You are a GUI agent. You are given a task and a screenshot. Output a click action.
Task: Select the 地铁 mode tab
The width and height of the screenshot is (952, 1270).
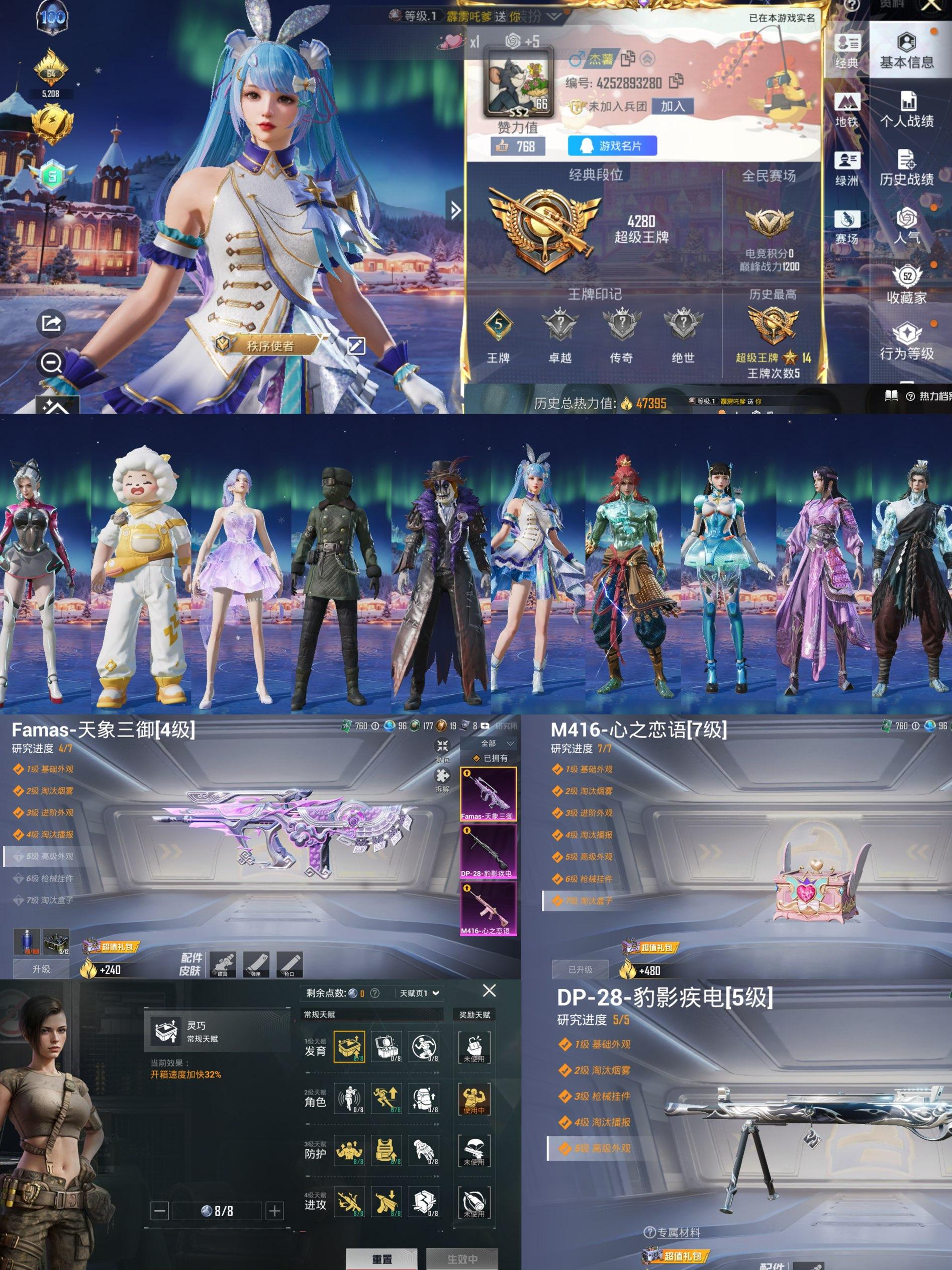click(846, 109)
